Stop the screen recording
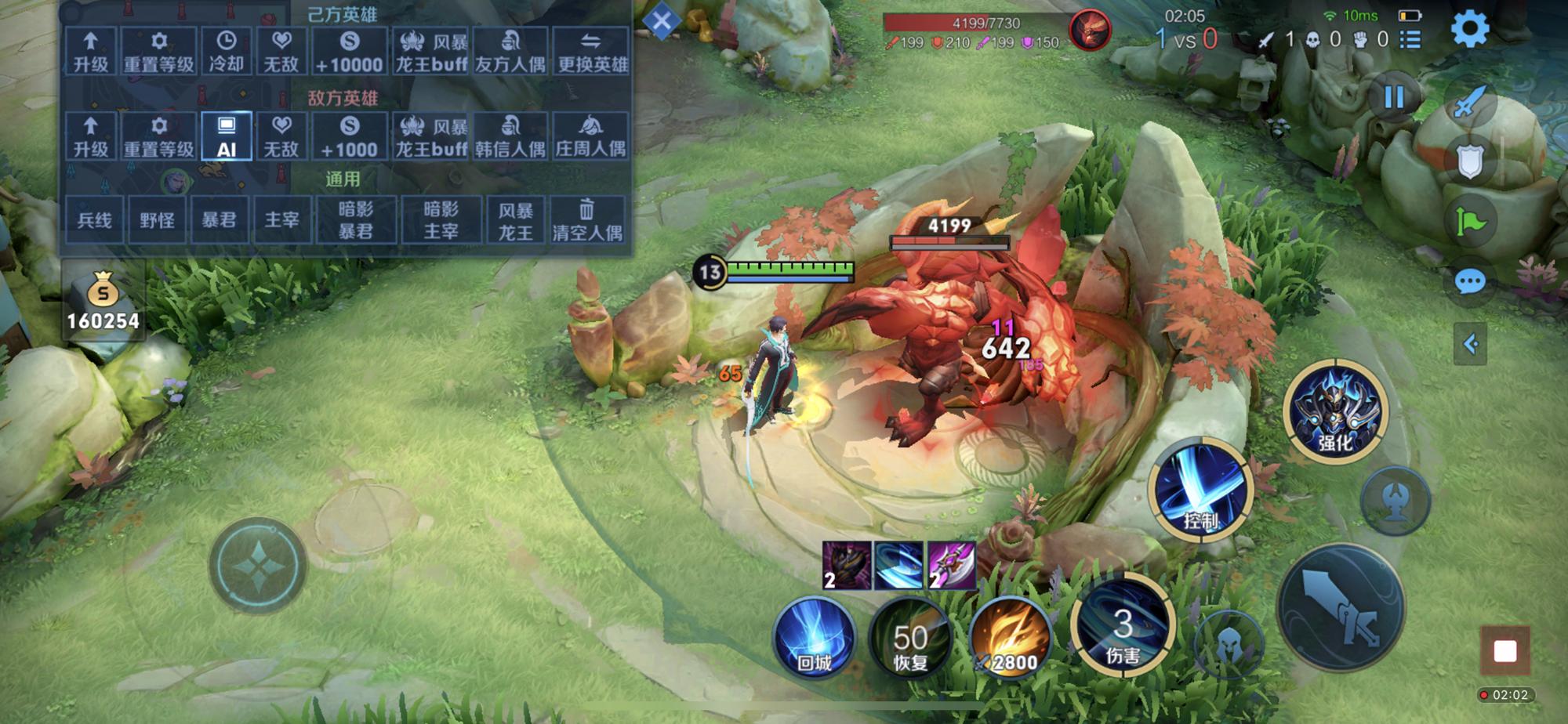The width and height of the screenshot is (1568, 724). (x=1504, y=650)
